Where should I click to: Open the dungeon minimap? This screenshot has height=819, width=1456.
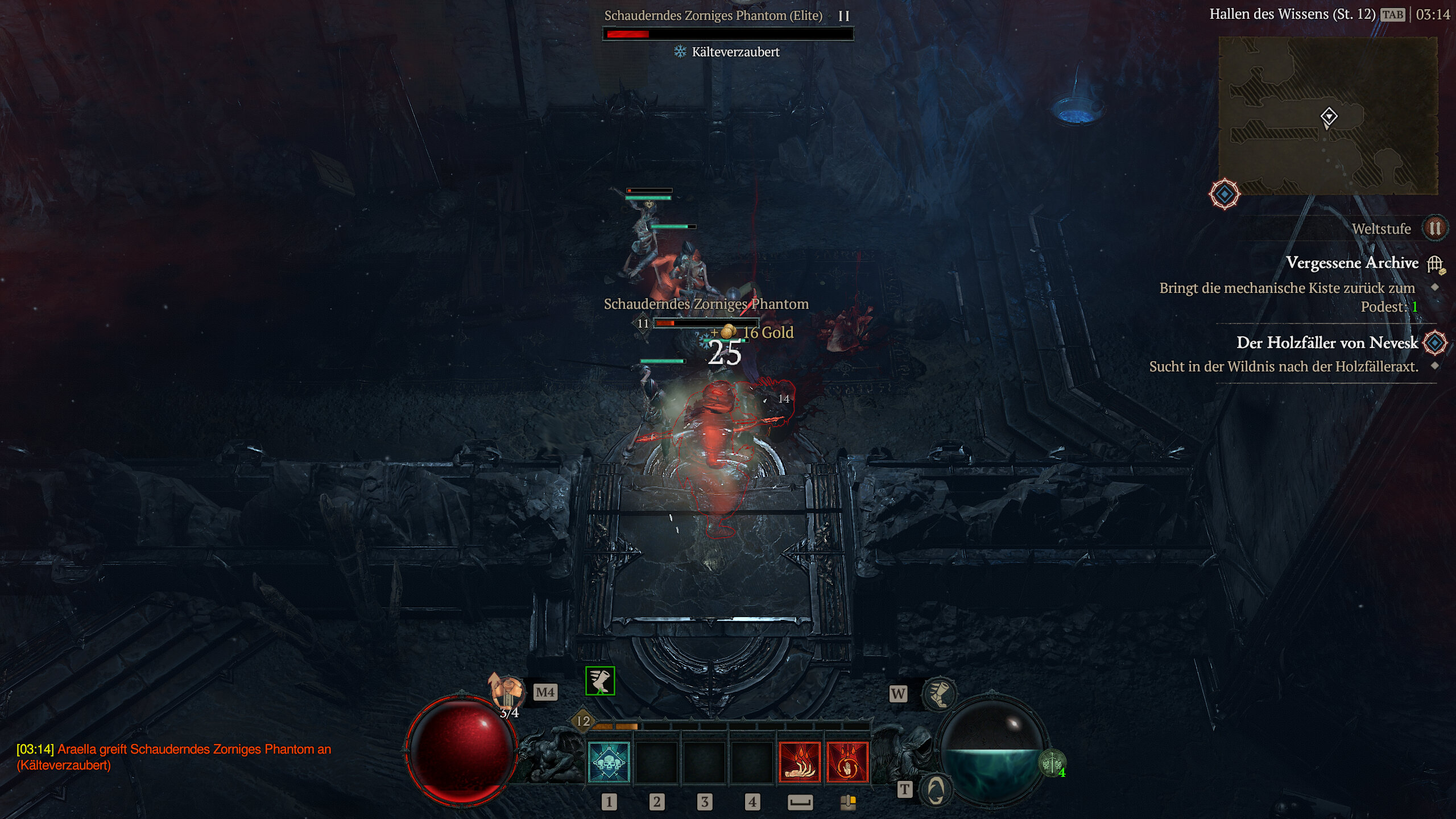pyautogui.click(x=1328, y=115)
